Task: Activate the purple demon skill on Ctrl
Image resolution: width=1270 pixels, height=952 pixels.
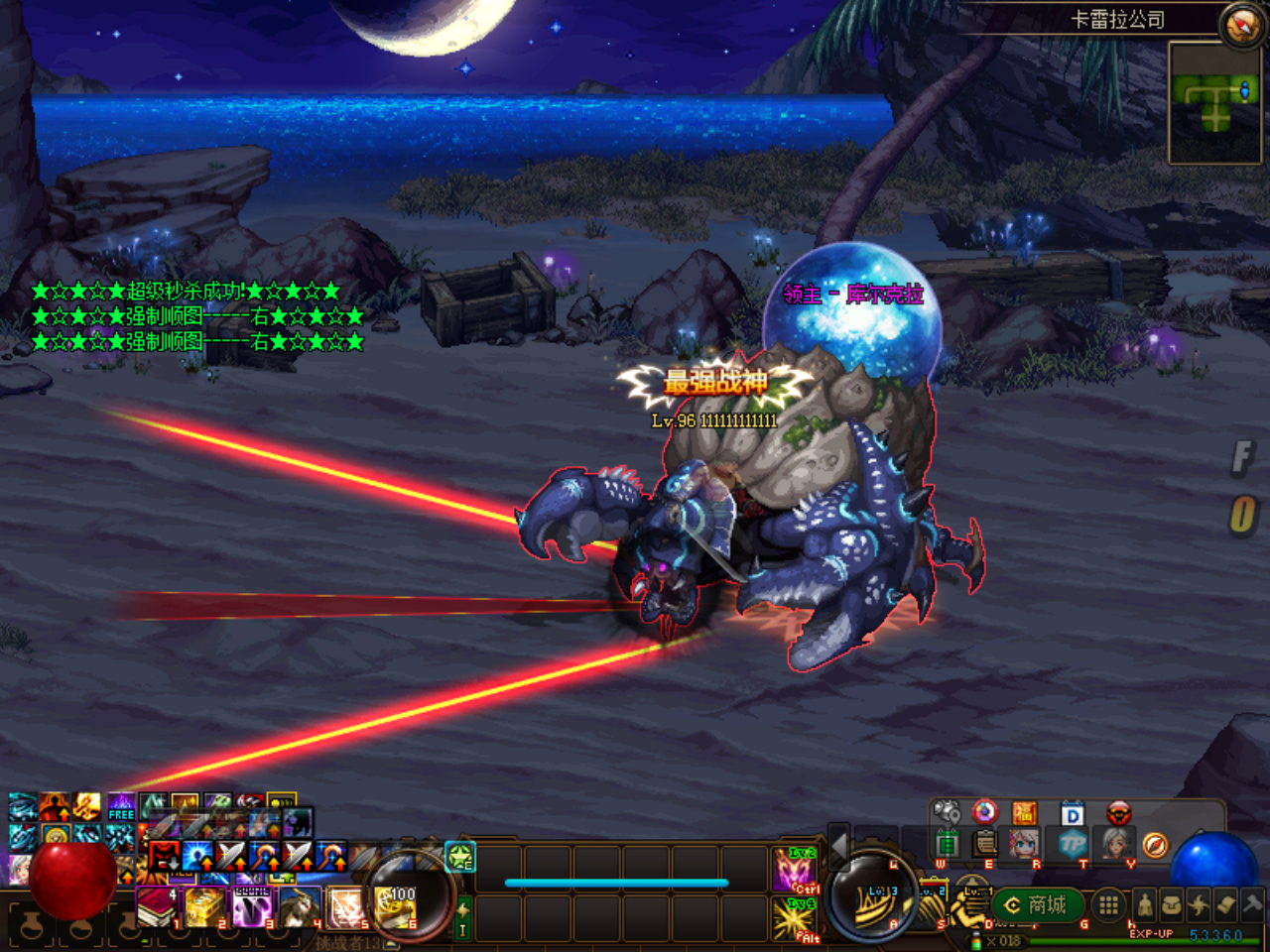Action: pyautogui.click(x=795, y=871)
